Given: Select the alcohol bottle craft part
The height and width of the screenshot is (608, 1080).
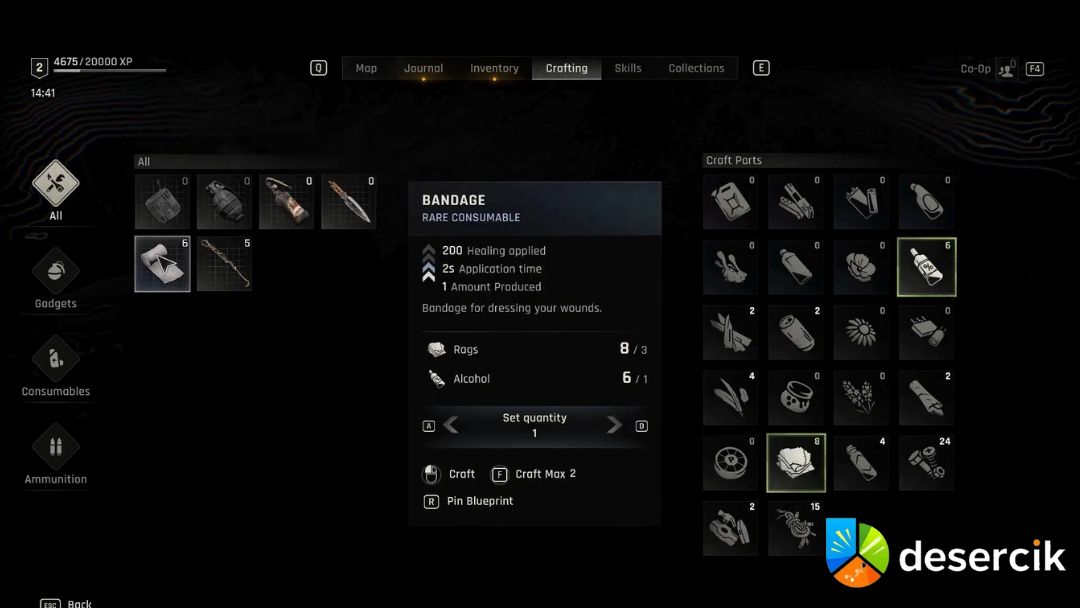Looking at the screenshot, I should point(926,267).
